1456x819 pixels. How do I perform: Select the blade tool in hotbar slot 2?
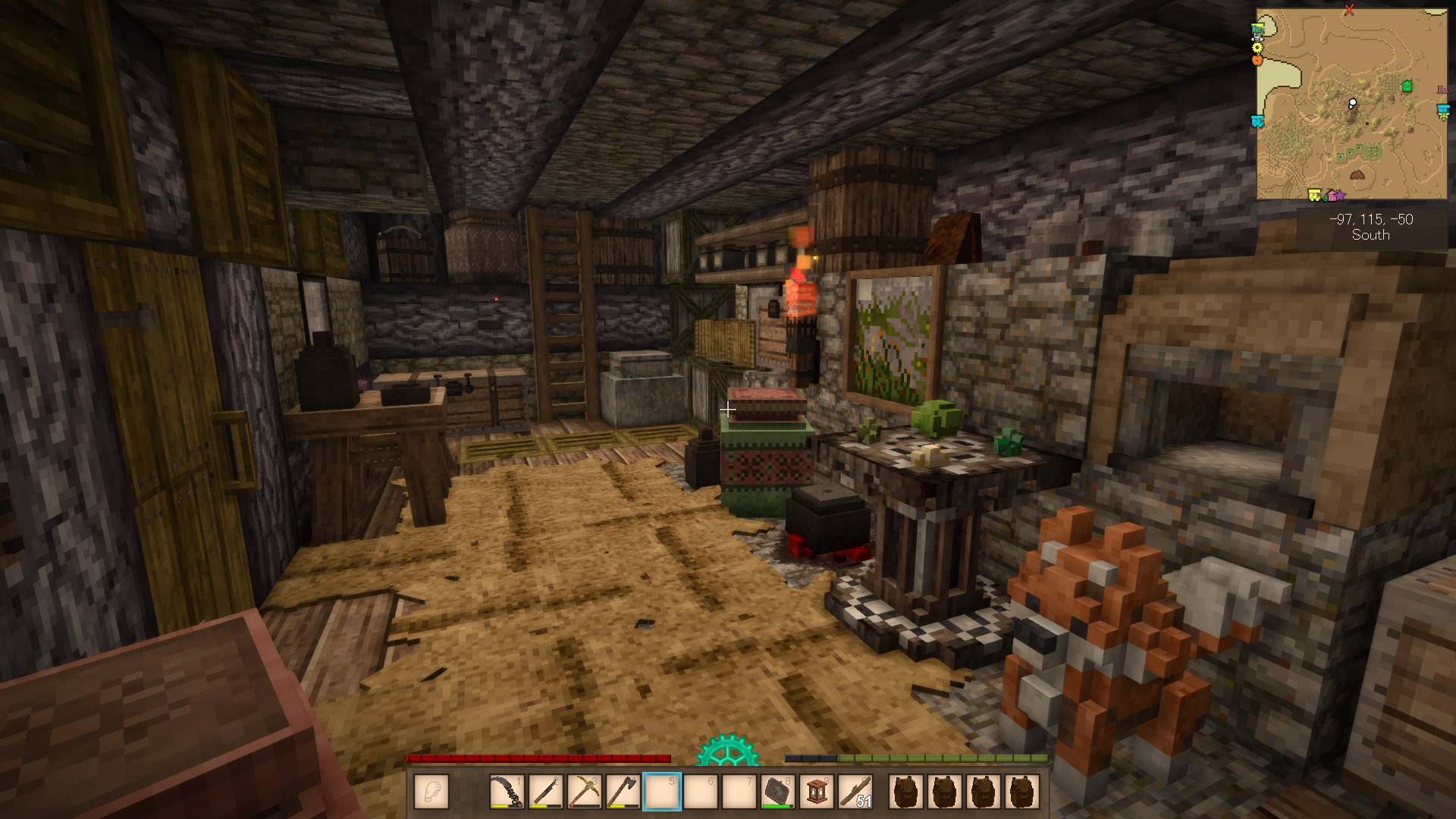545,792
